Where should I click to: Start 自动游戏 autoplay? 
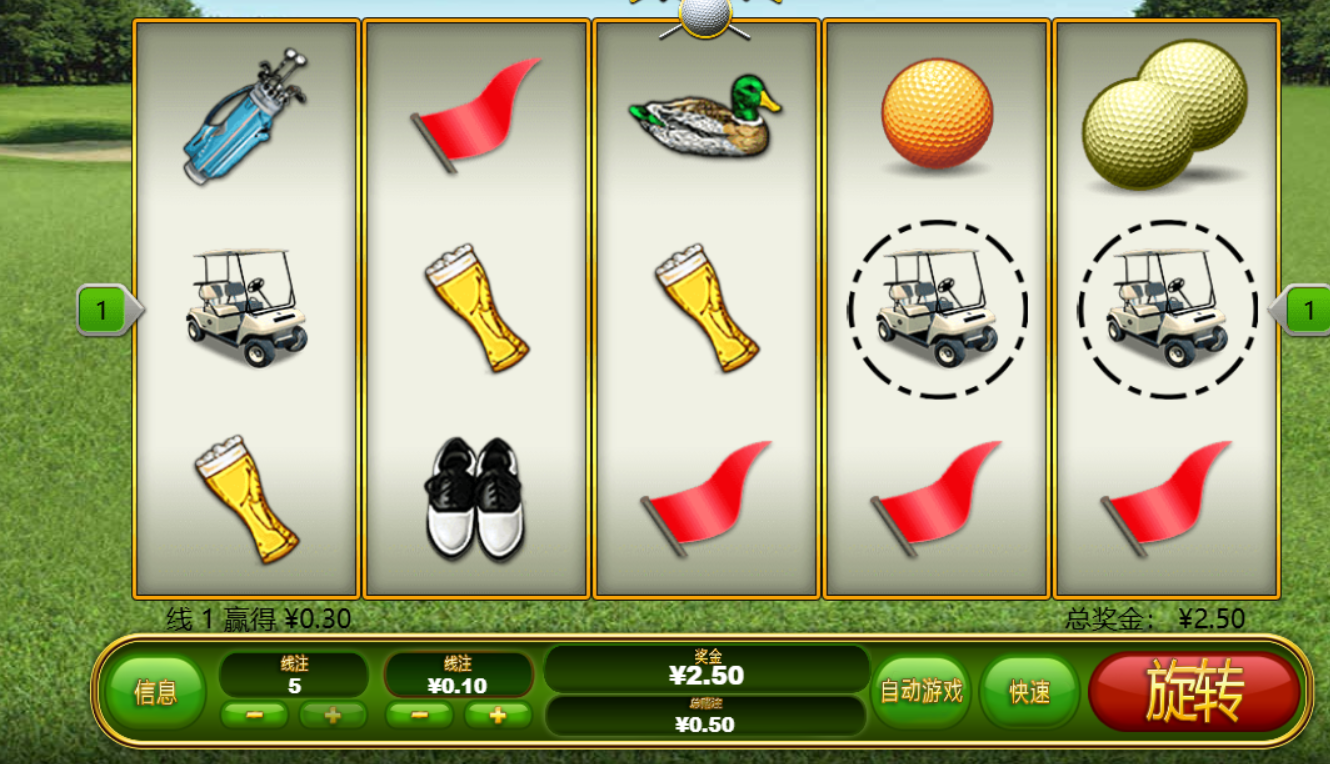click(x=920, y=691)
